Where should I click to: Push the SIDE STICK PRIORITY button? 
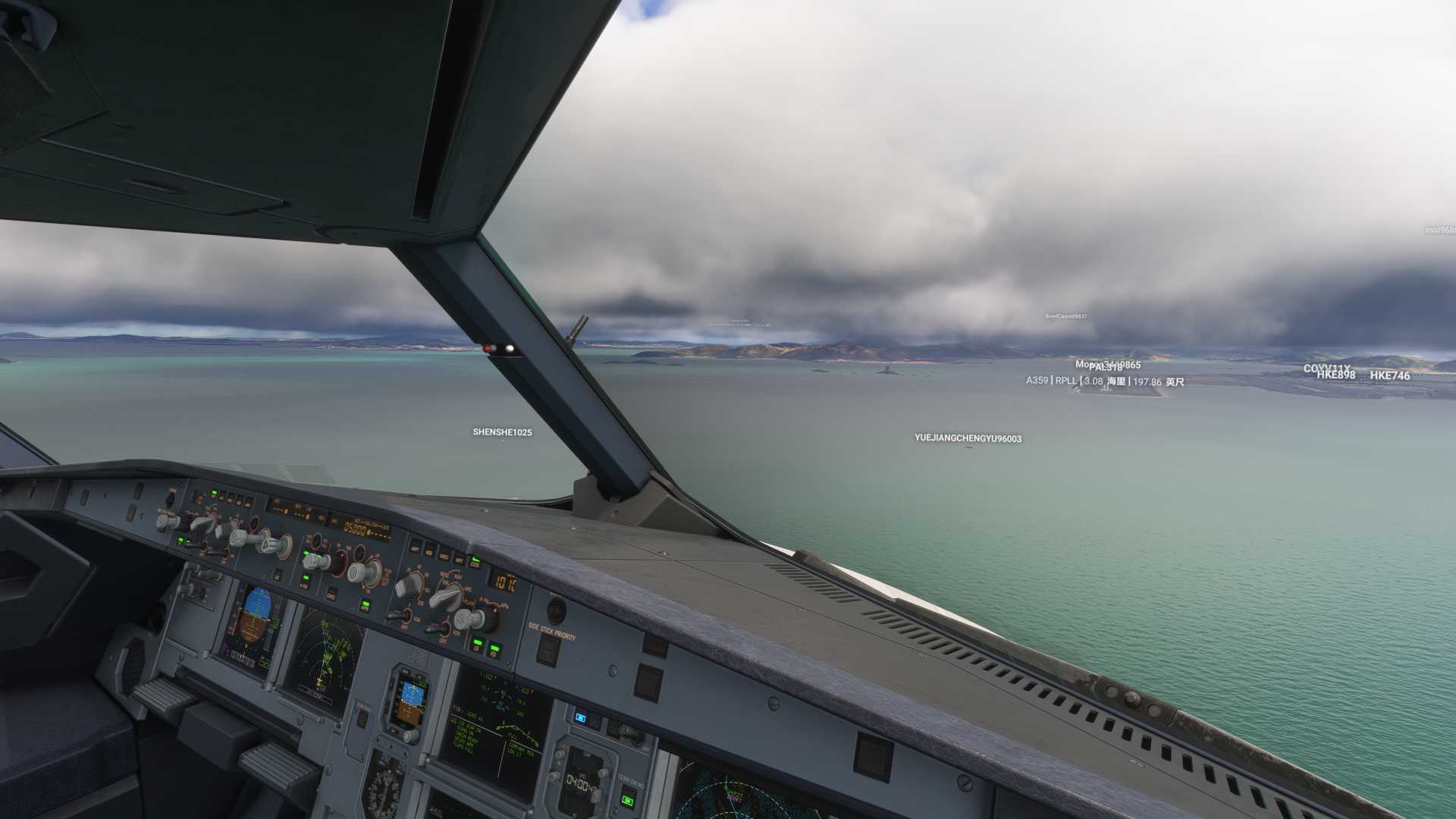tap(548, 651)
